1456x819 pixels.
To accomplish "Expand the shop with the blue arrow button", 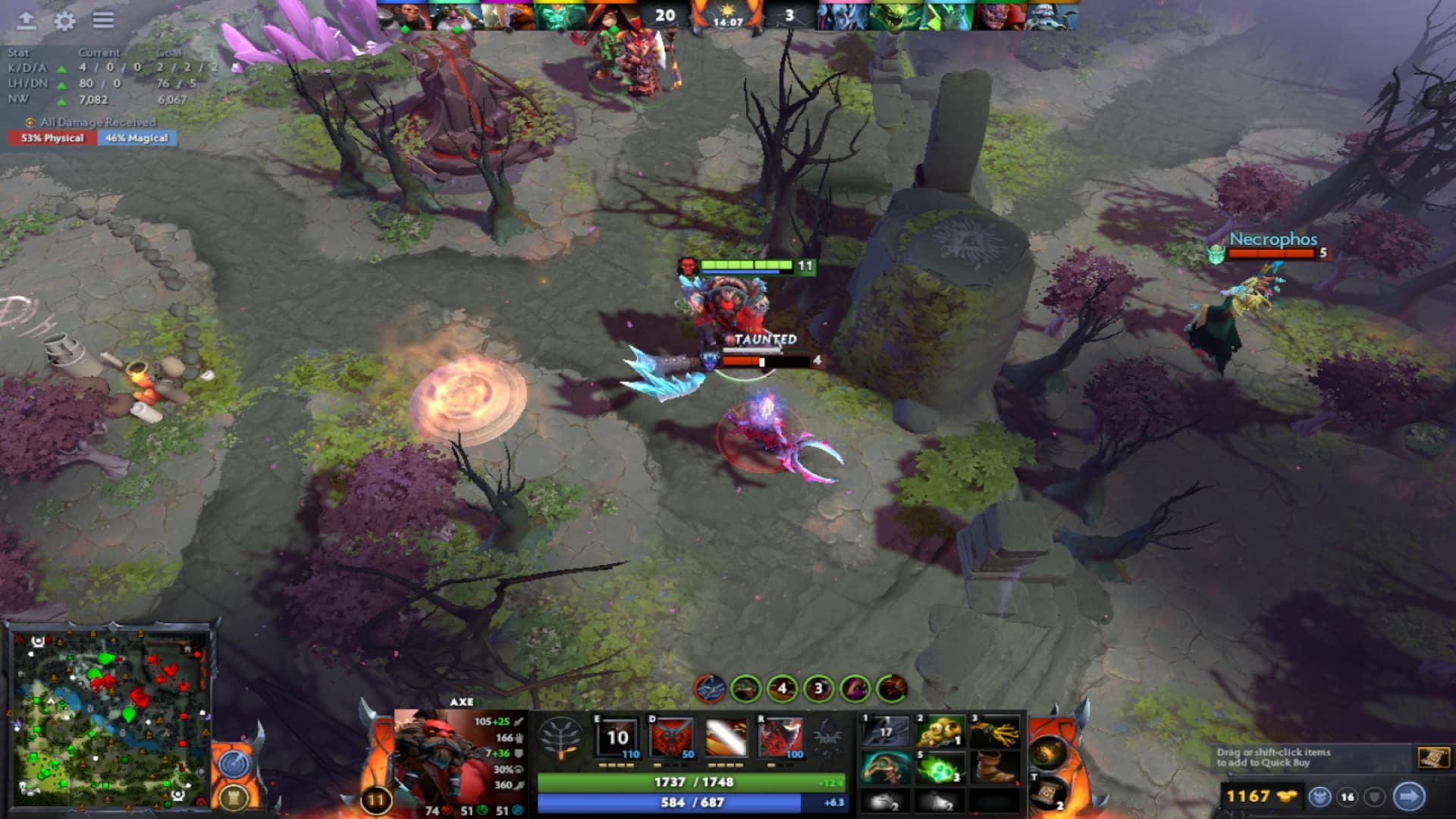I will tap(1407, 795).
